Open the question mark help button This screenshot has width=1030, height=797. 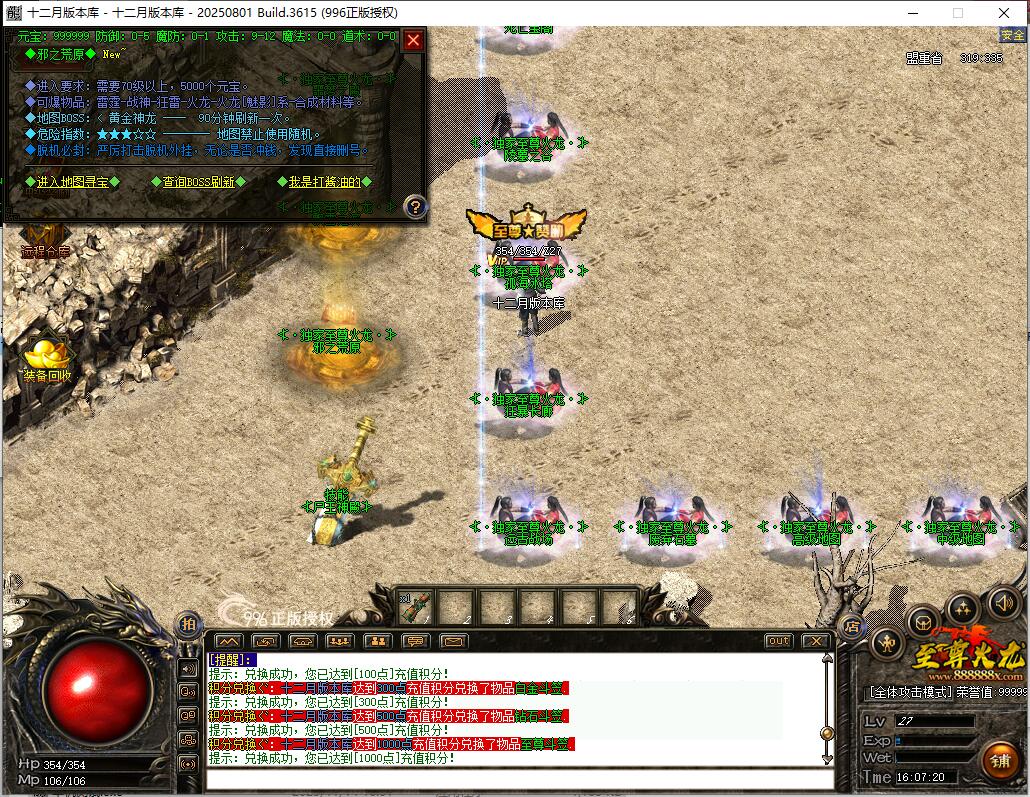point(415,207)
